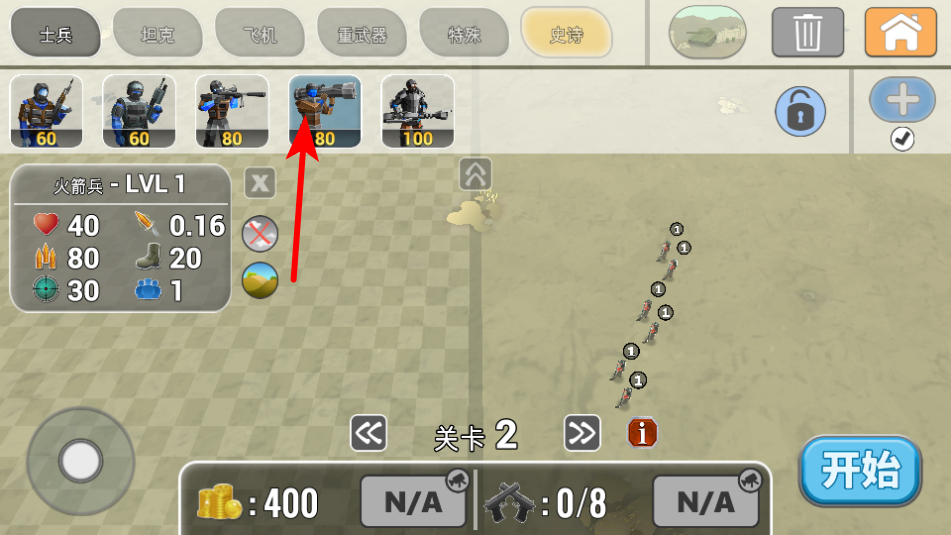Toggle the blue padlock icon
Image resolution: width=951 pixels, height=535 pixels.
(800, 111)
